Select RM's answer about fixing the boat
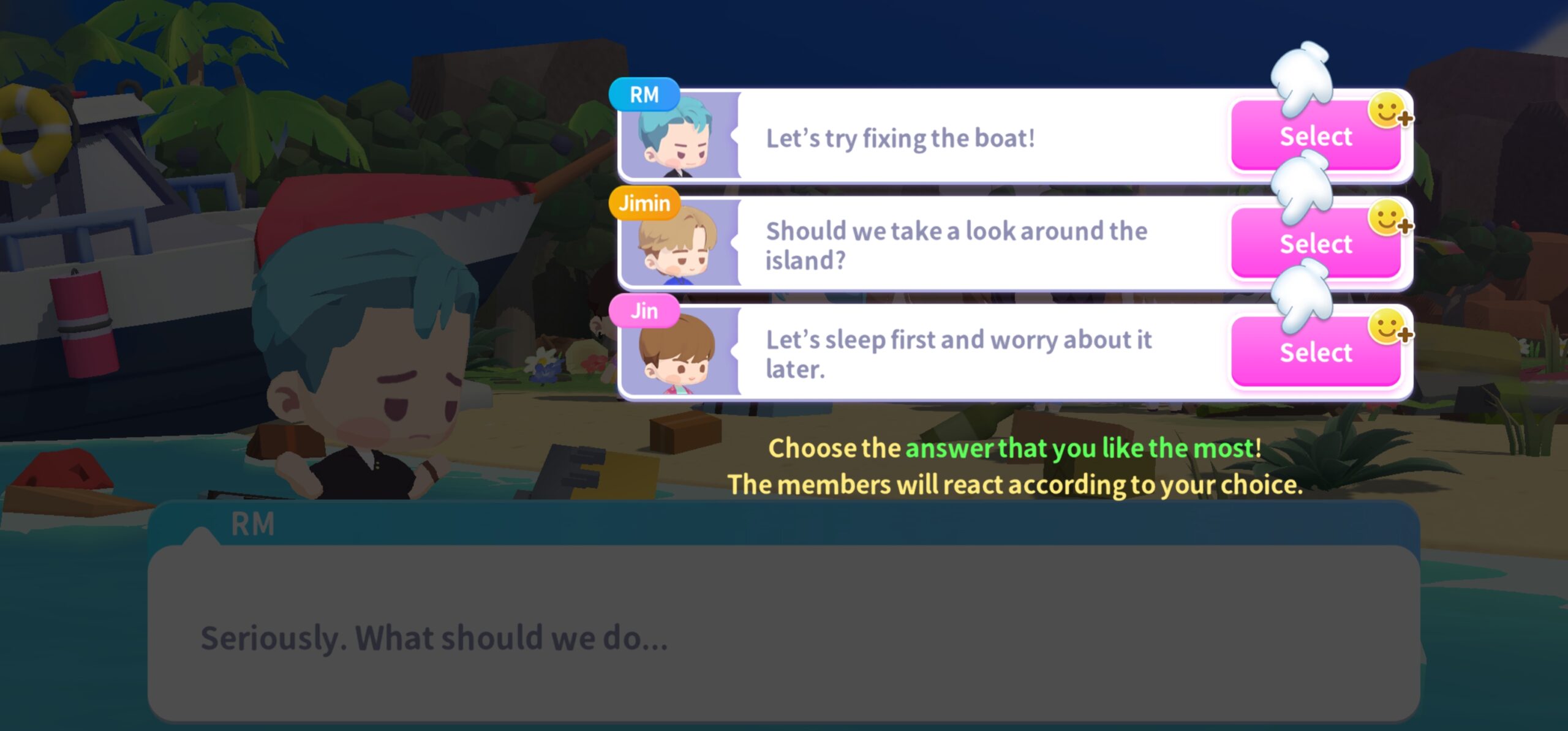Image resolution: width=1568 pixels, height=731 pixels. (1315, 137)
